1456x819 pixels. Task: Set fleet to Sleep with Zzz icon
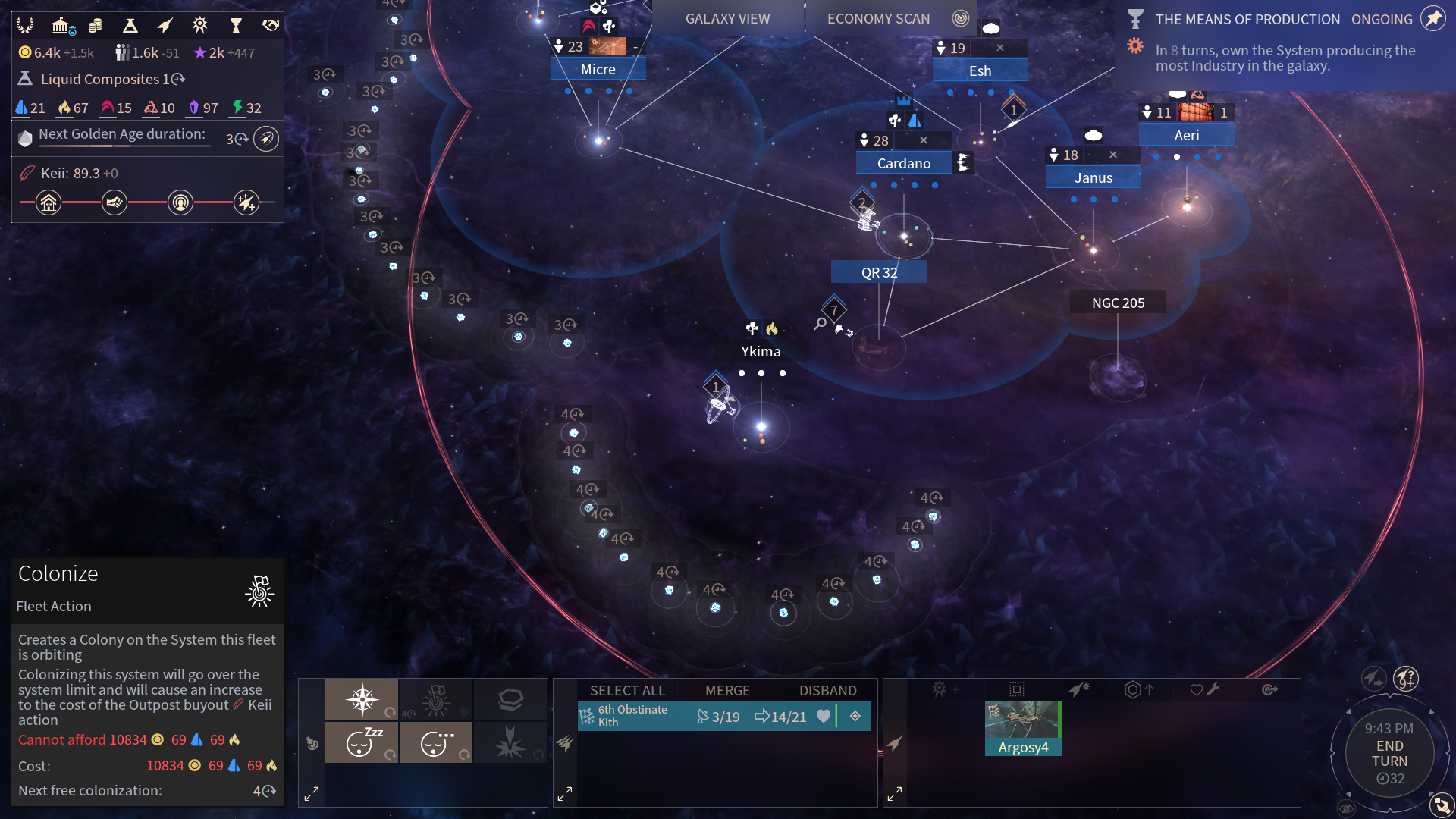click(x=362, y=742)
